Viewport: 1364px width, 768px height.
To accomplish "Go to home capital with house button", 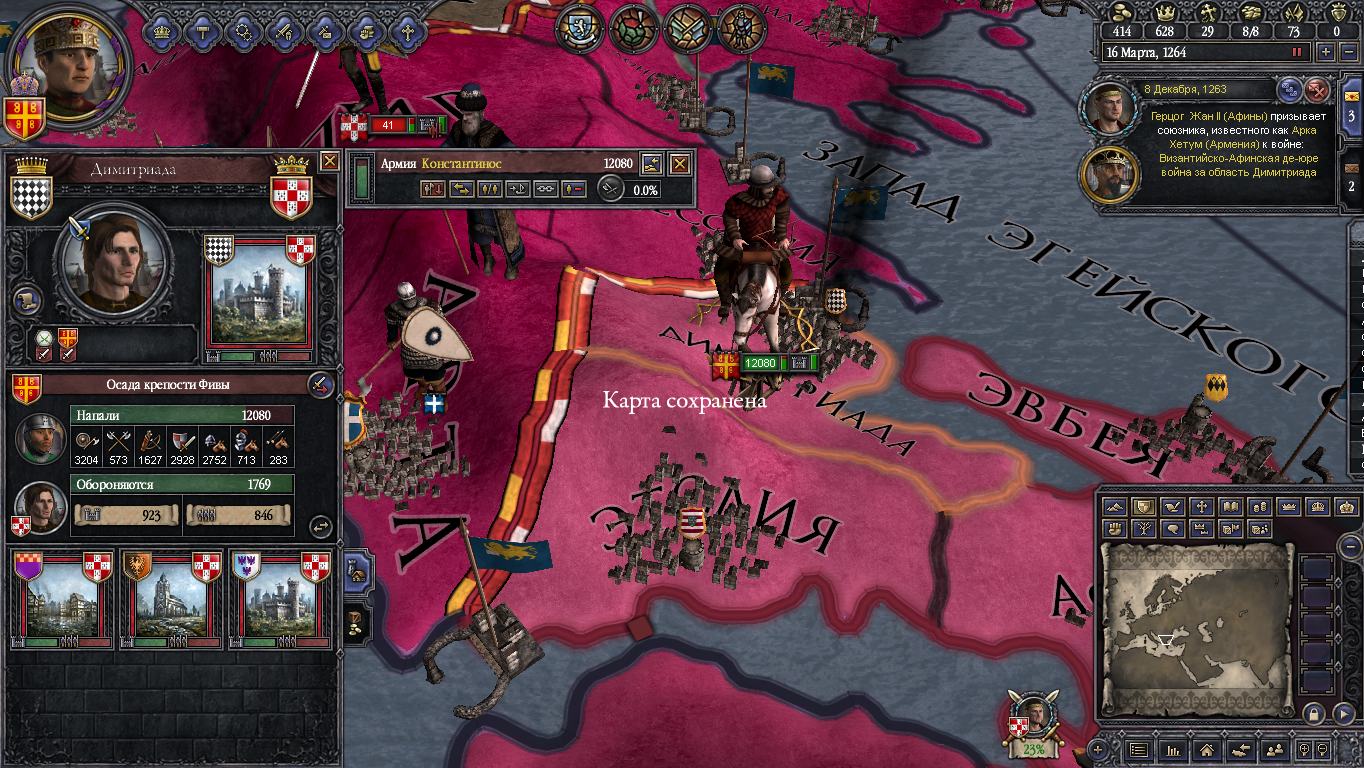I will point(1207,749).
